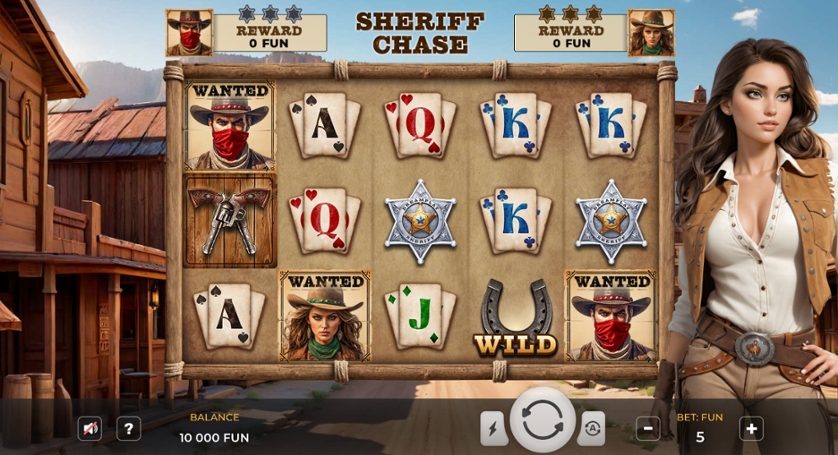Toggle the sound speaker icon
838x455 pixels.
(90, 429)
